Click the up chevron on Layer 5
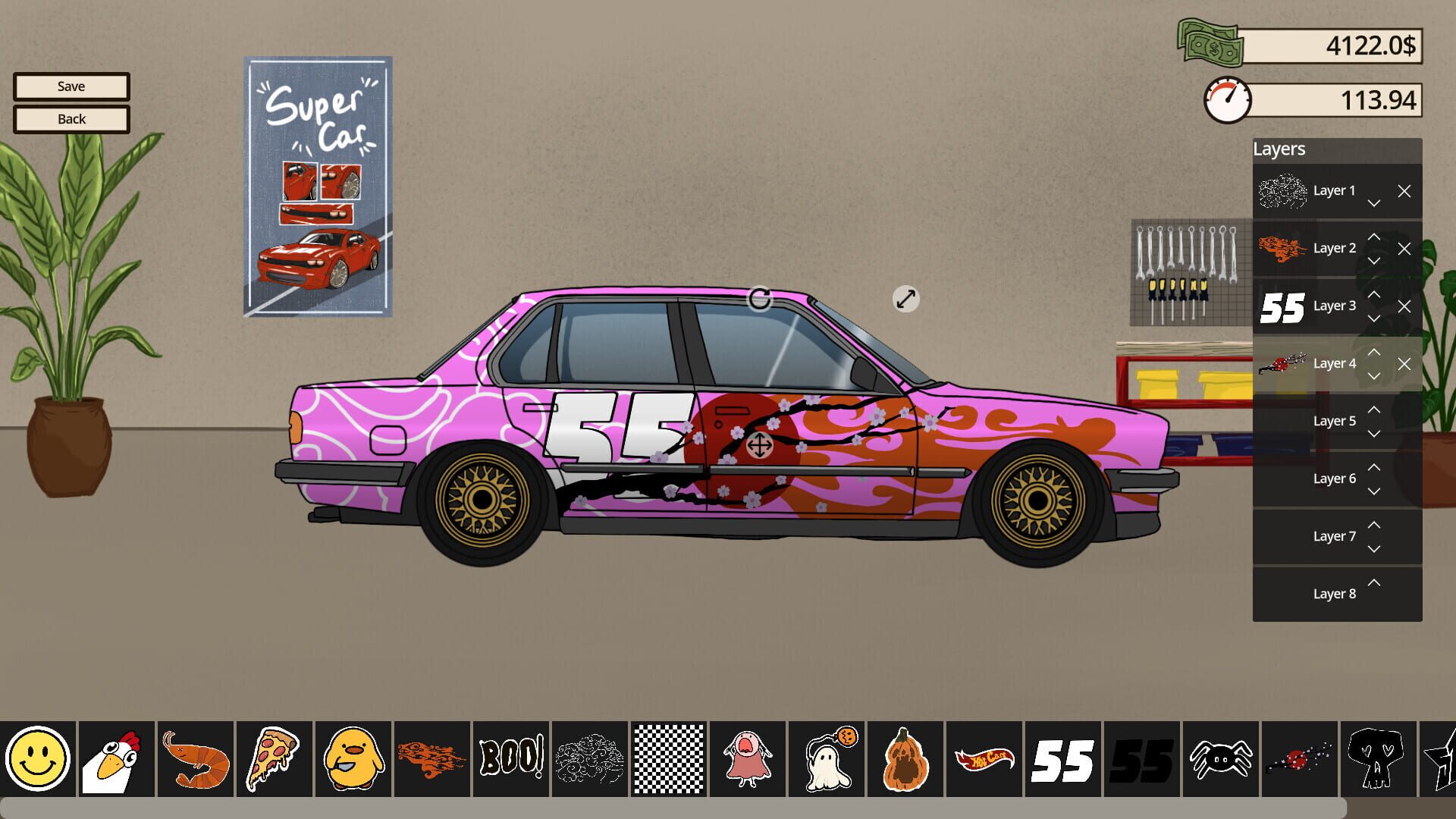 (1374, 409)
